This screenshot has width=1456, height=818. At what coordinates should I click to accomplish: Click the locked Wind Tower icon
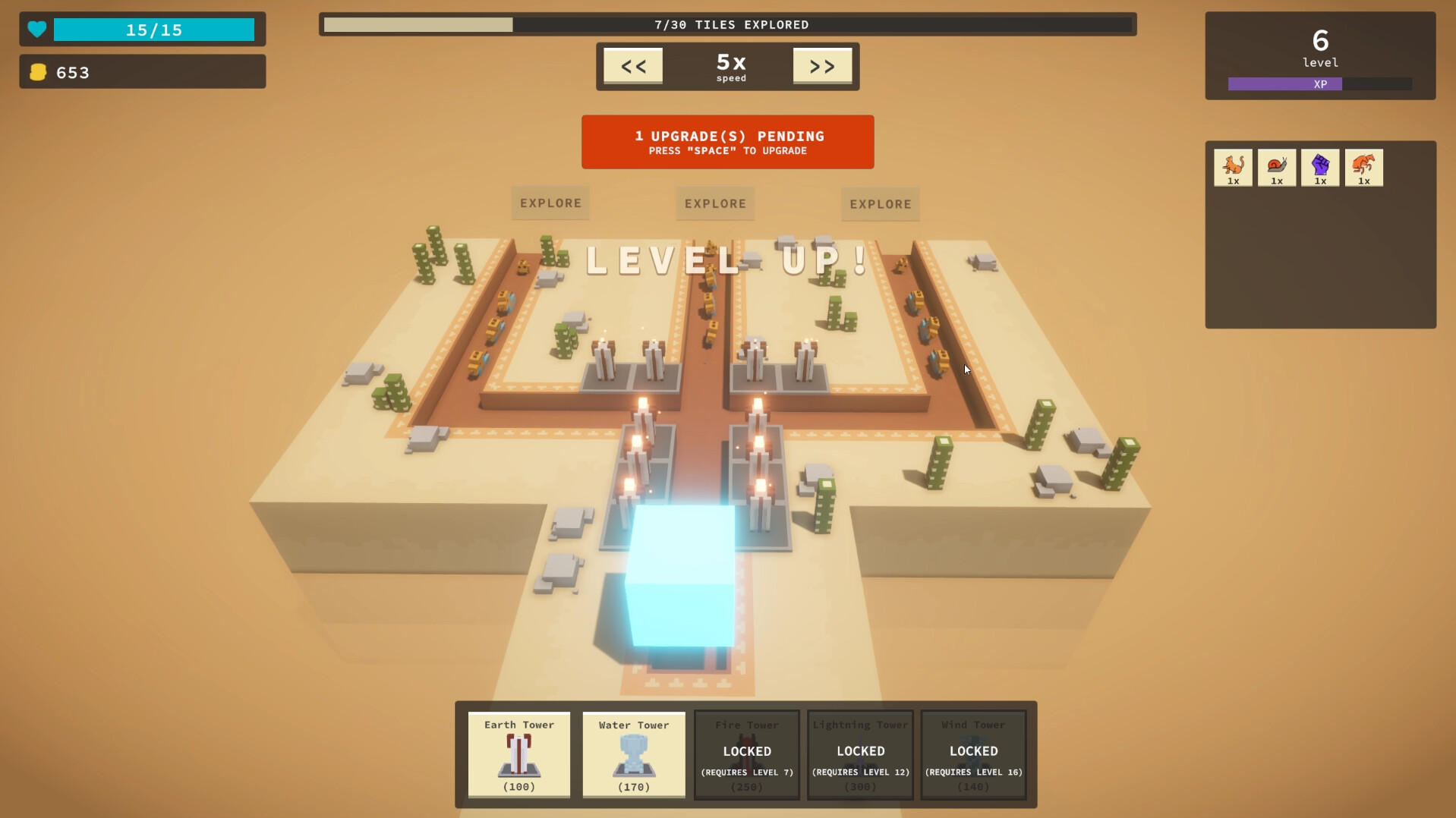click(973, 755)
